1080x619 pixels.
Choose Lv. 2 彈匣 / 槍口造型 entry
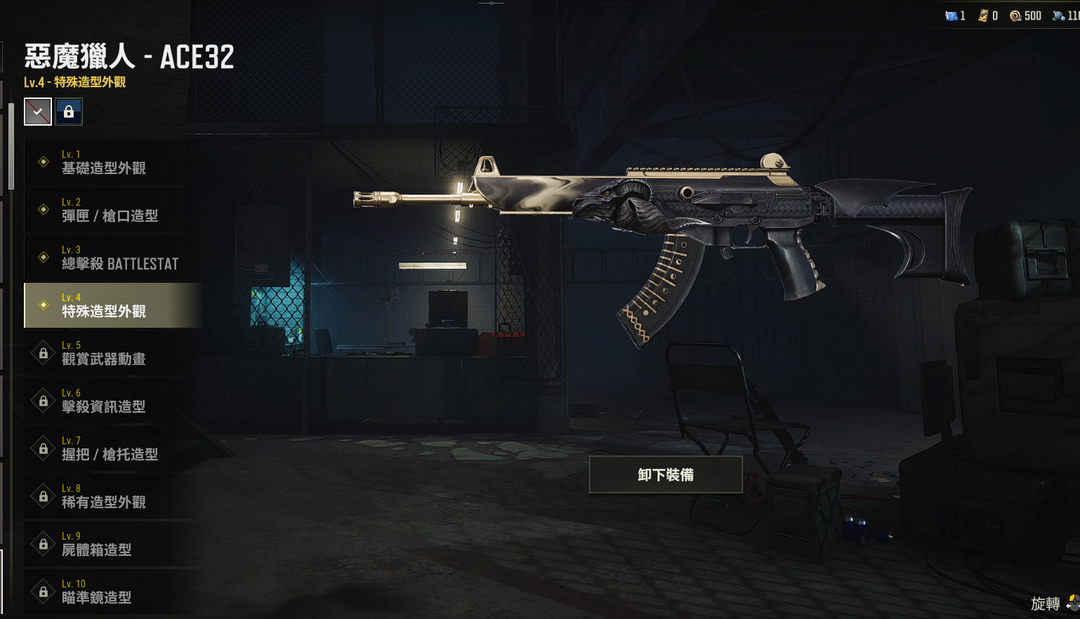click(112, 210)
